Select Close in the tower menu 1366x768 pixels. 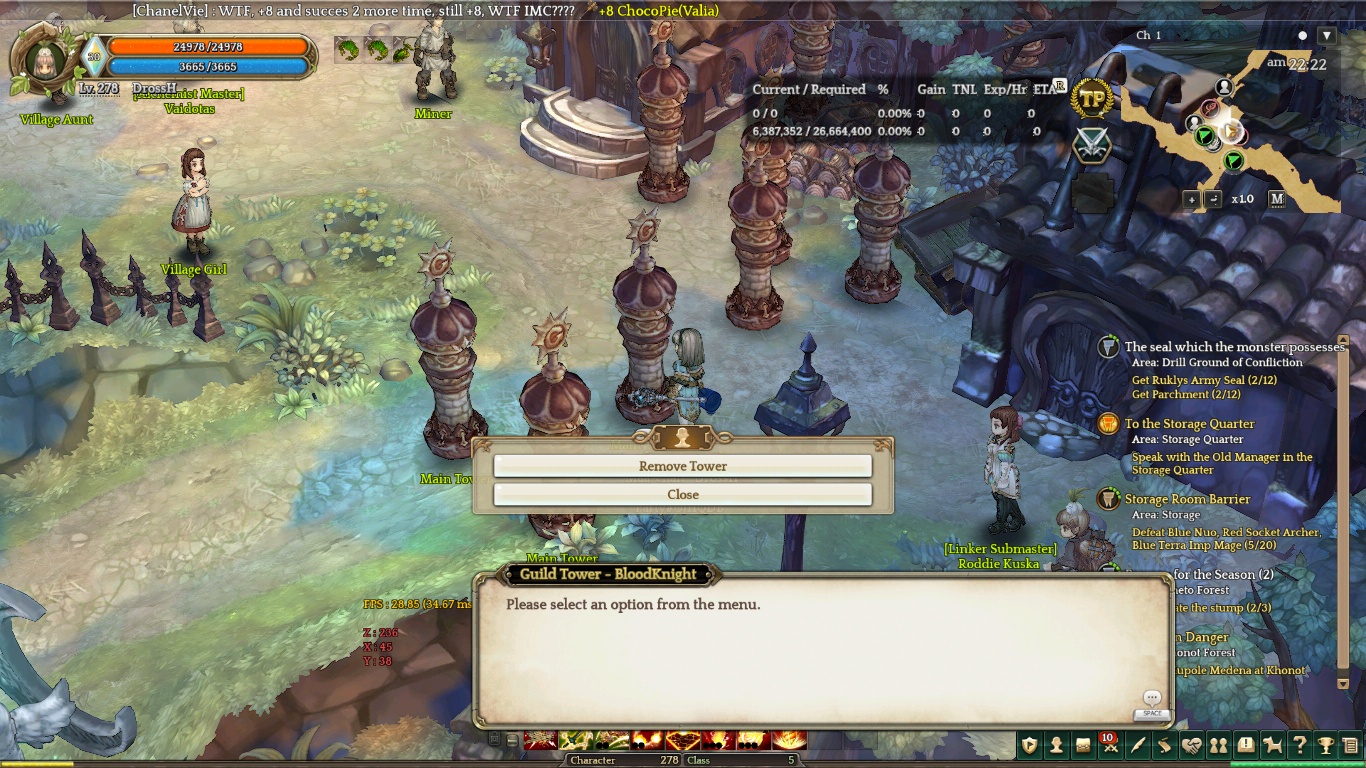[683, 494]
